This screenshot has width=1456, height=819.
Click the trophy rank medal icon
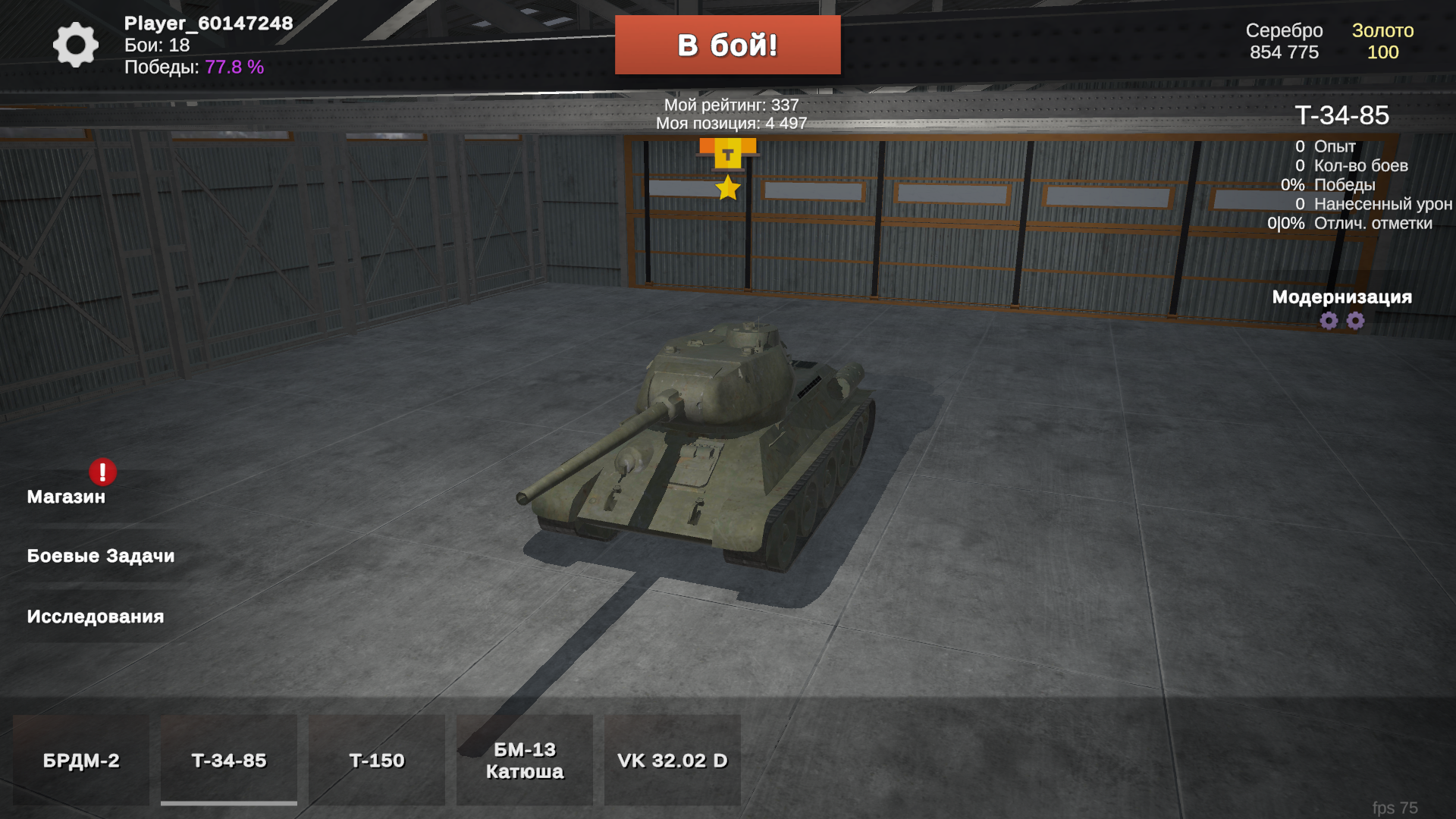729,153
